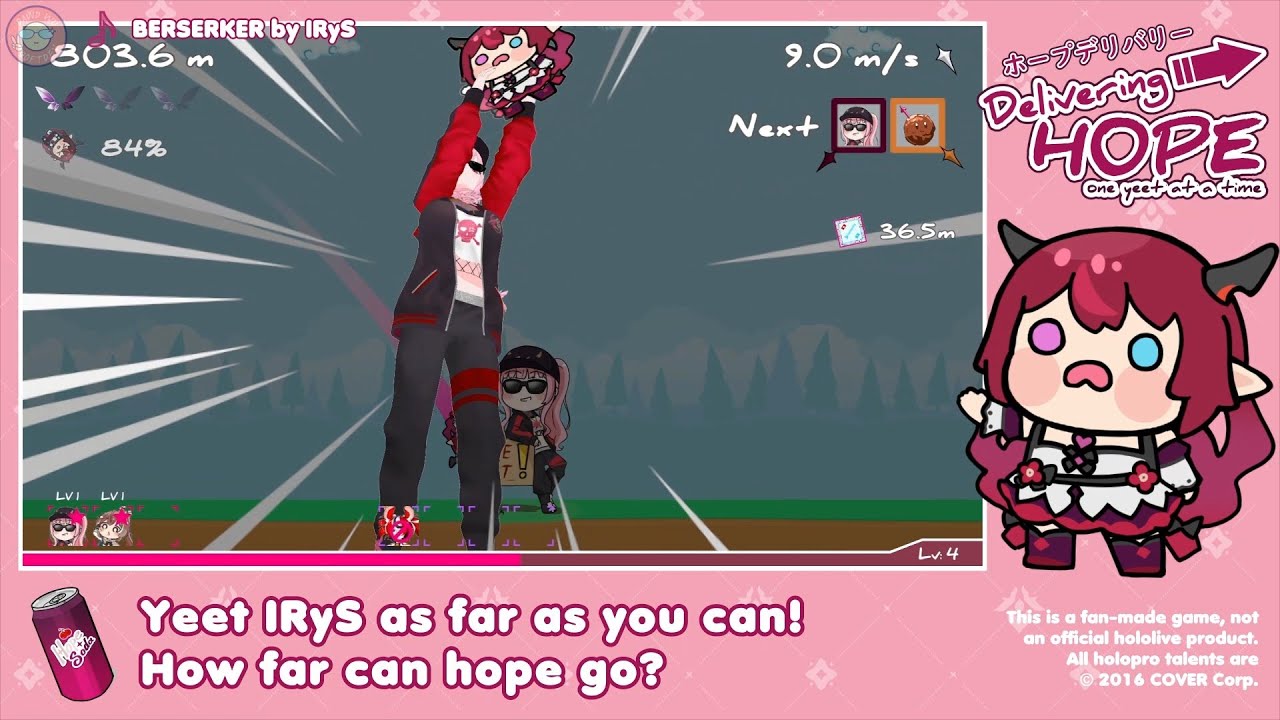Viewport: 1280px width, 720px height.
Task: Click the ticket icon beside 36.5m
Action: [x=849, y=228]
